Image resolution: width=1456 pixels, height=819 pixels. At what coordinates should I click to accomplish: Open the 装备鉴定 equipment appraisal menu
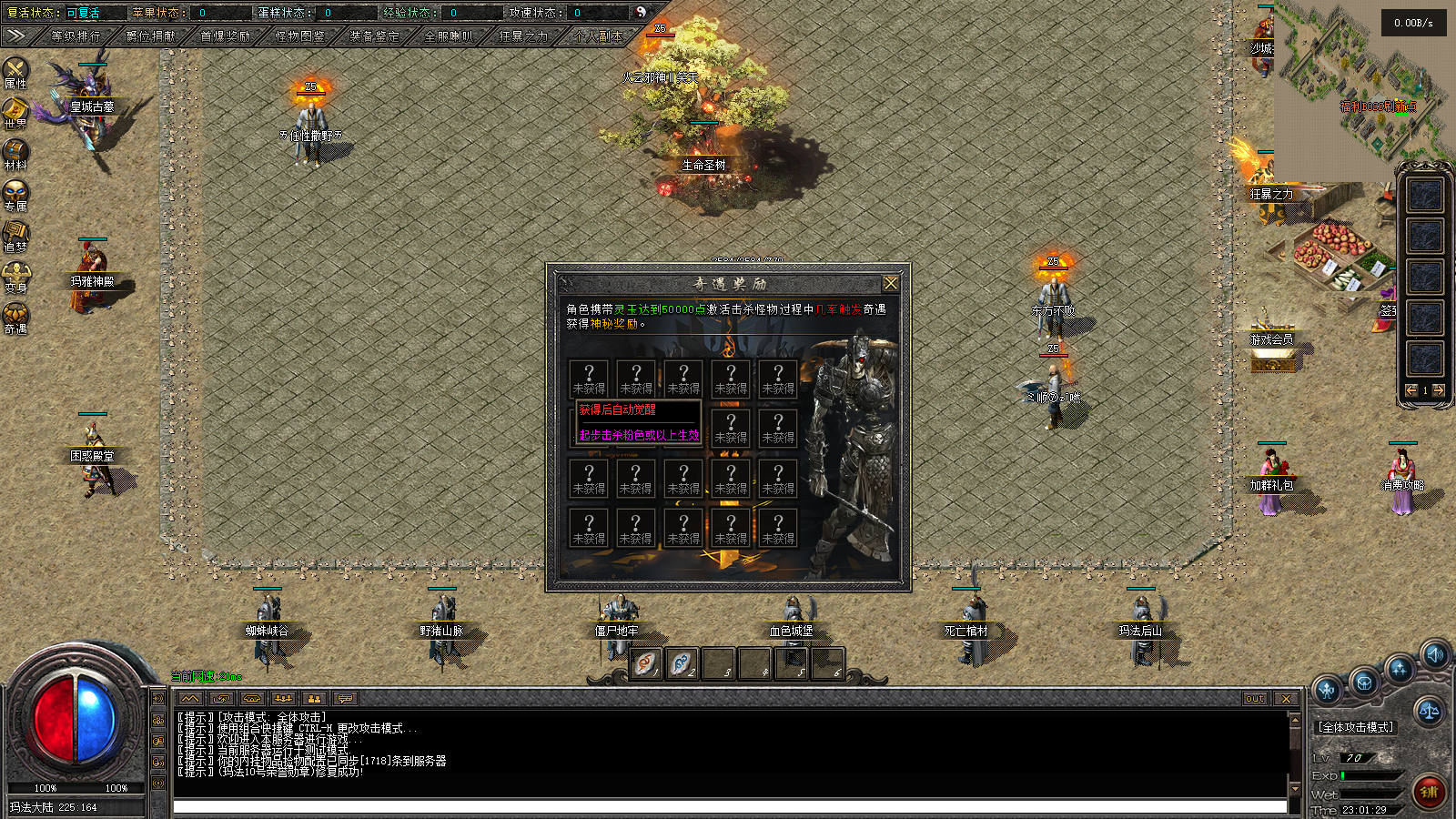tap(374, 36)
